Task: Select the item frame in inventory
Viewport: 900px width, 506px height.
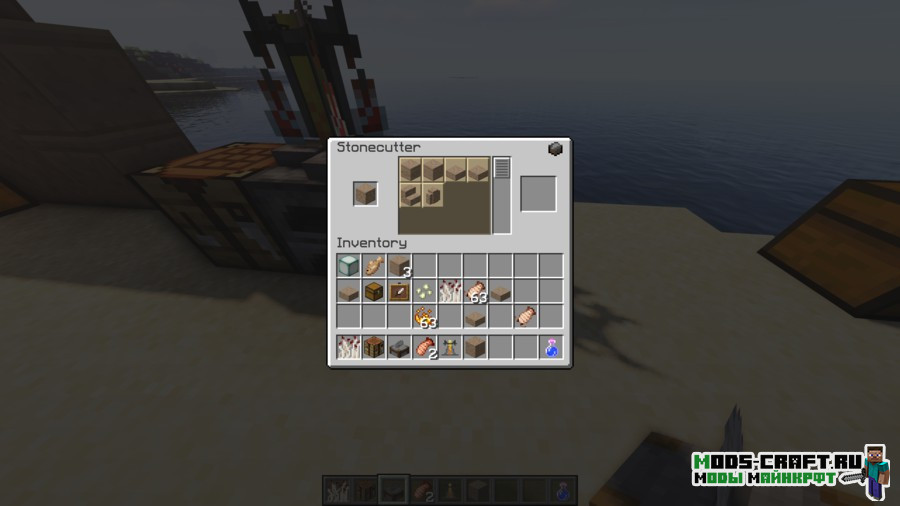Action: click(399, 291)
